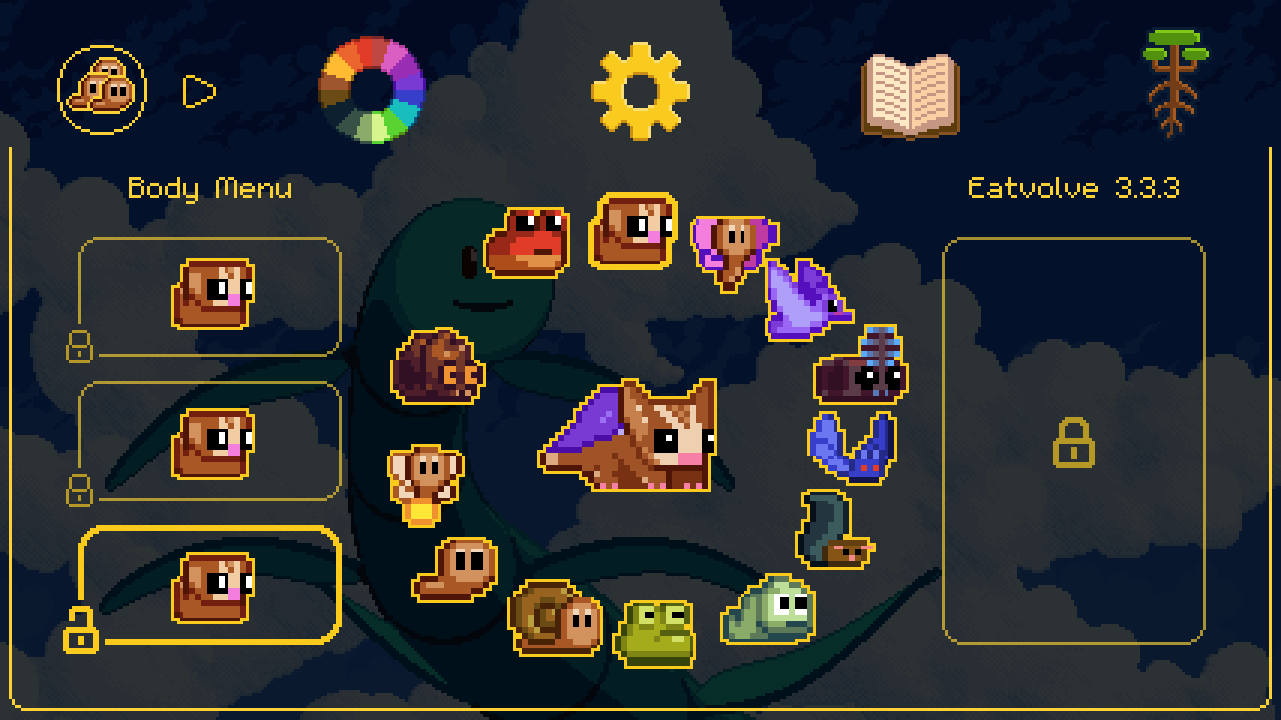This screenshot has width=1281, height=720.
Task: Choose the pink-eared elephant body
Action: 733,248
